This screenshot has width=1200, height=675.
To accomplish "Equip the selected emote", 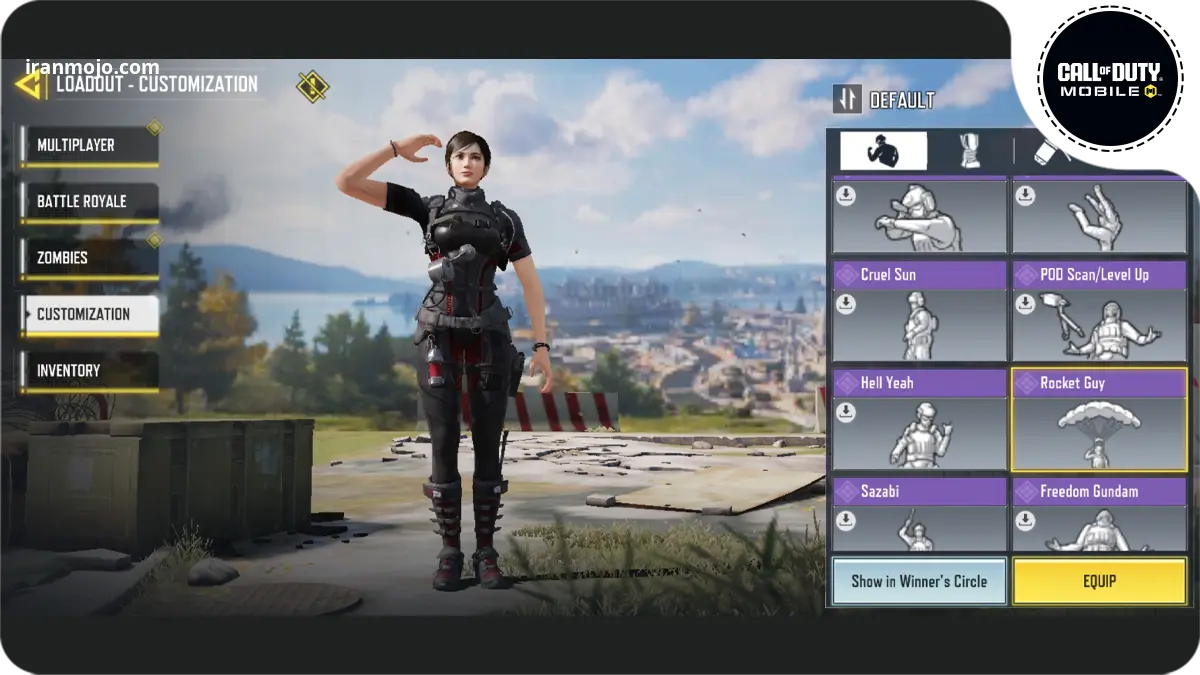I will tap(1099, 581).
